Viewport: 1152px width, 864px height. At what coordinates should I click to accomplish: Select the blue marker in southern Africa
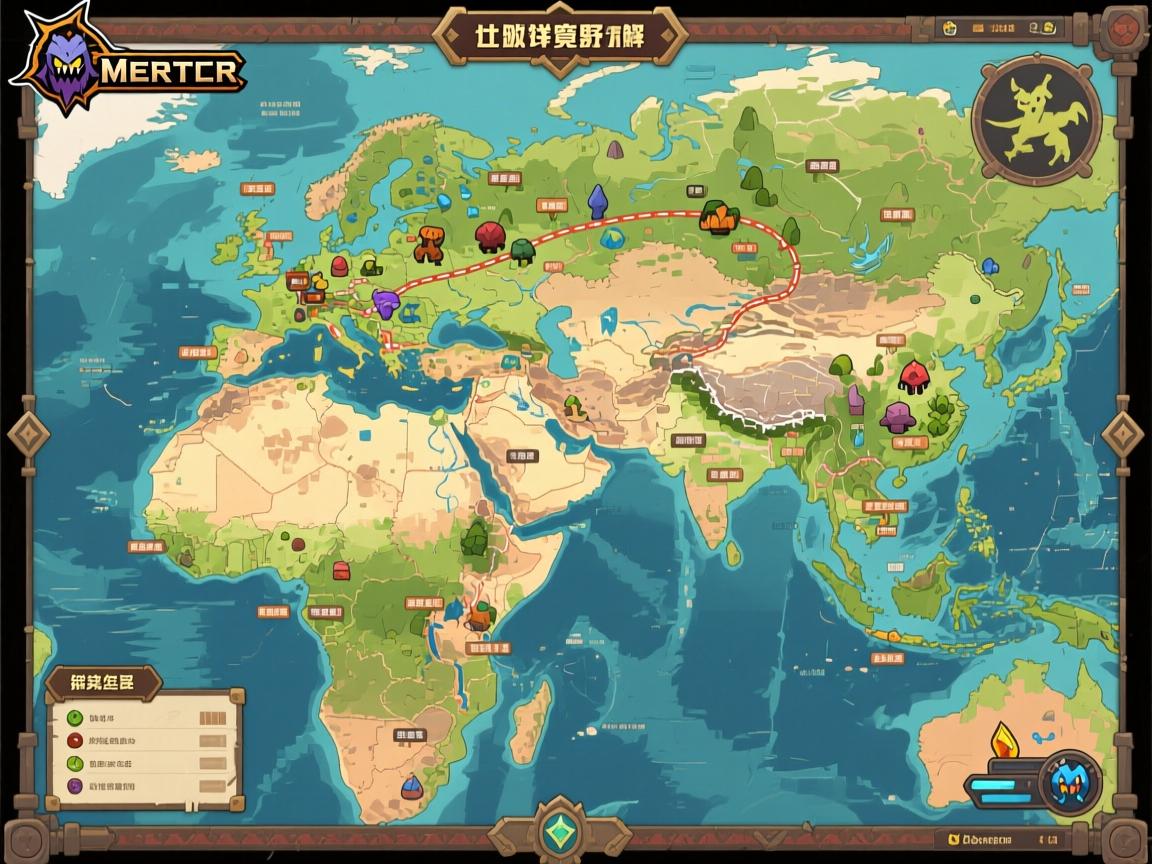click(411, 787)
